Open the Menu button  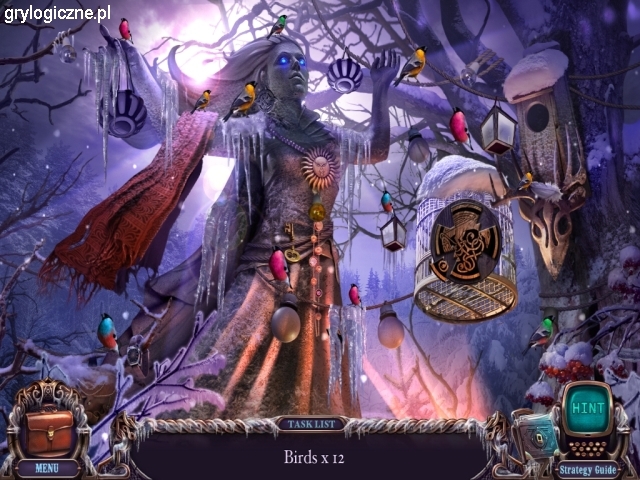(x=47, y=467)
